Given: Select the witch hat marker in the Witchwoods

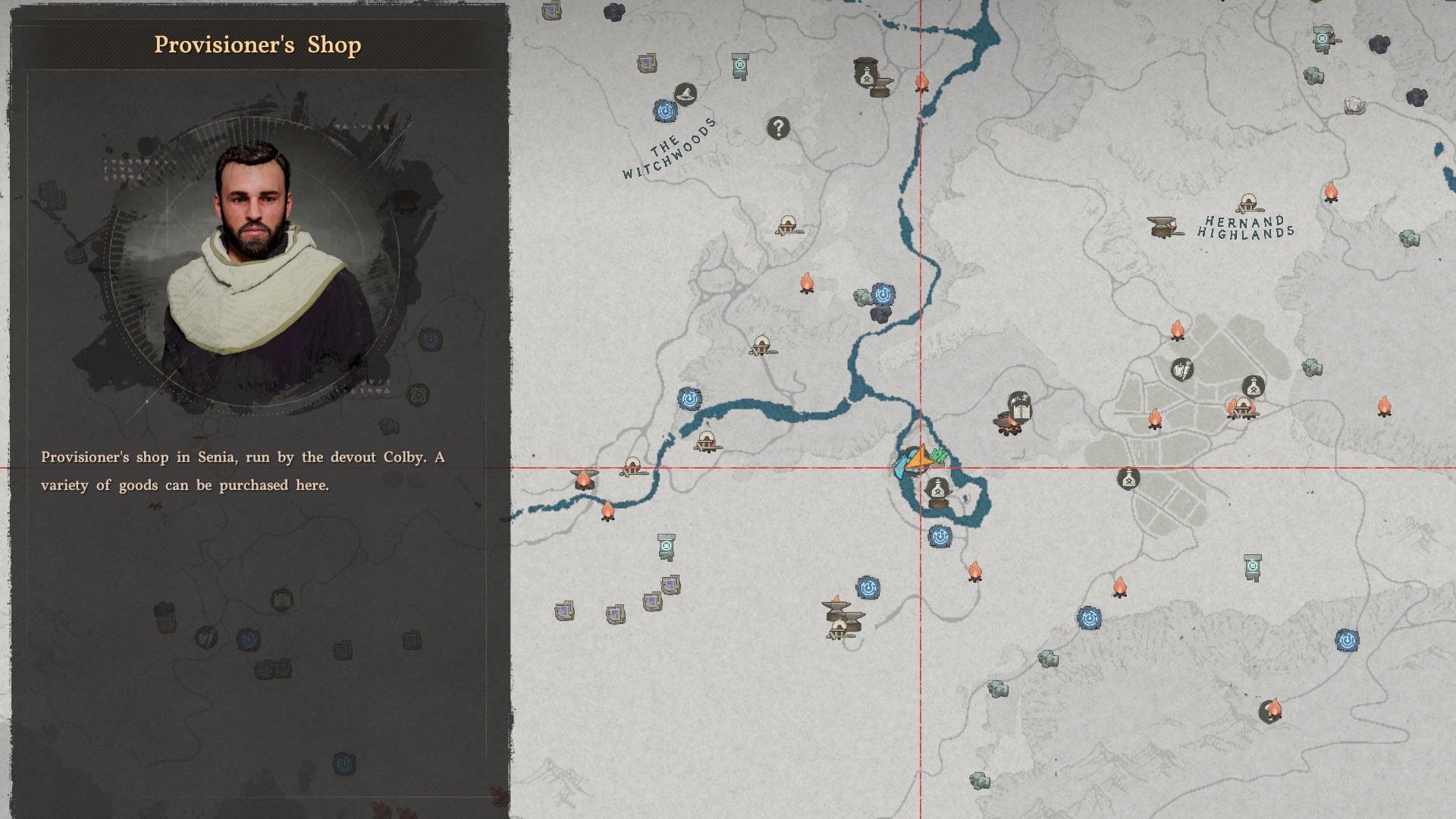Looking at the screenshot, I should coord(686,96).
